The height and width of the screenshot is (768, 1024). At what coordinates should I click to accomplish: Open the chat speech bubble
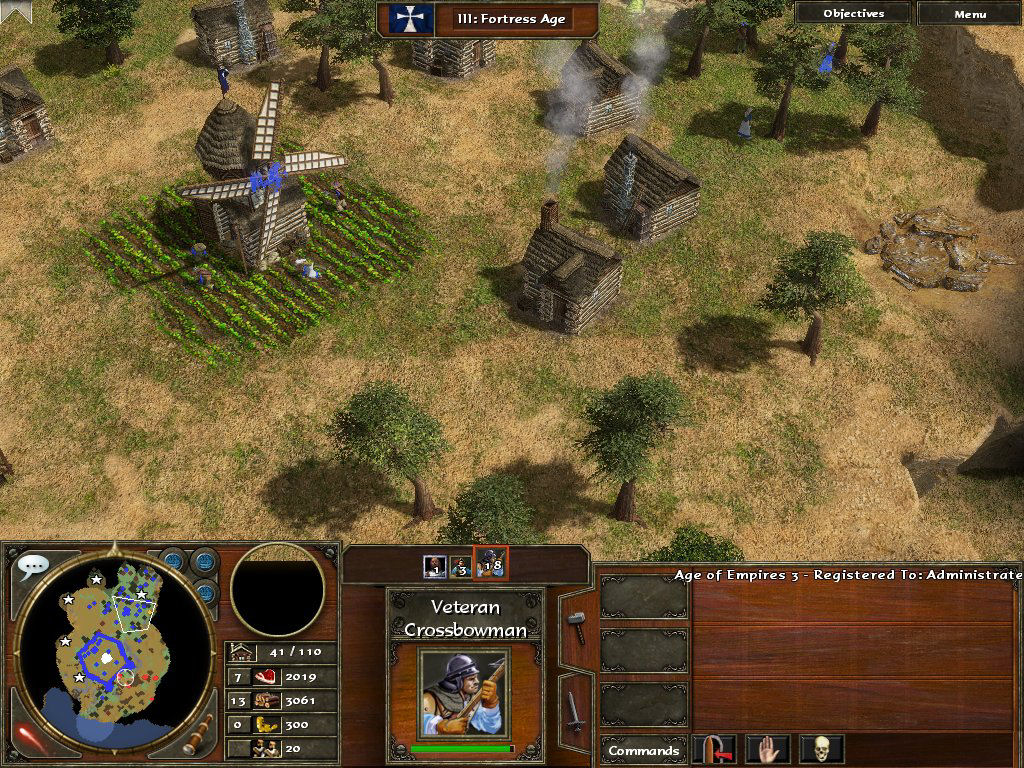pos(33,567)
